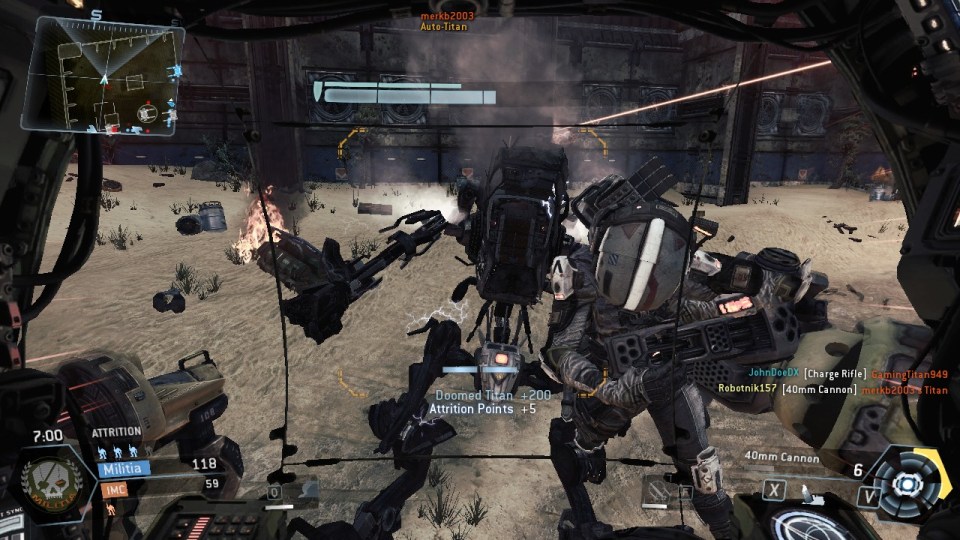Click the Attrition game mode label

click(x=117, y=432)
